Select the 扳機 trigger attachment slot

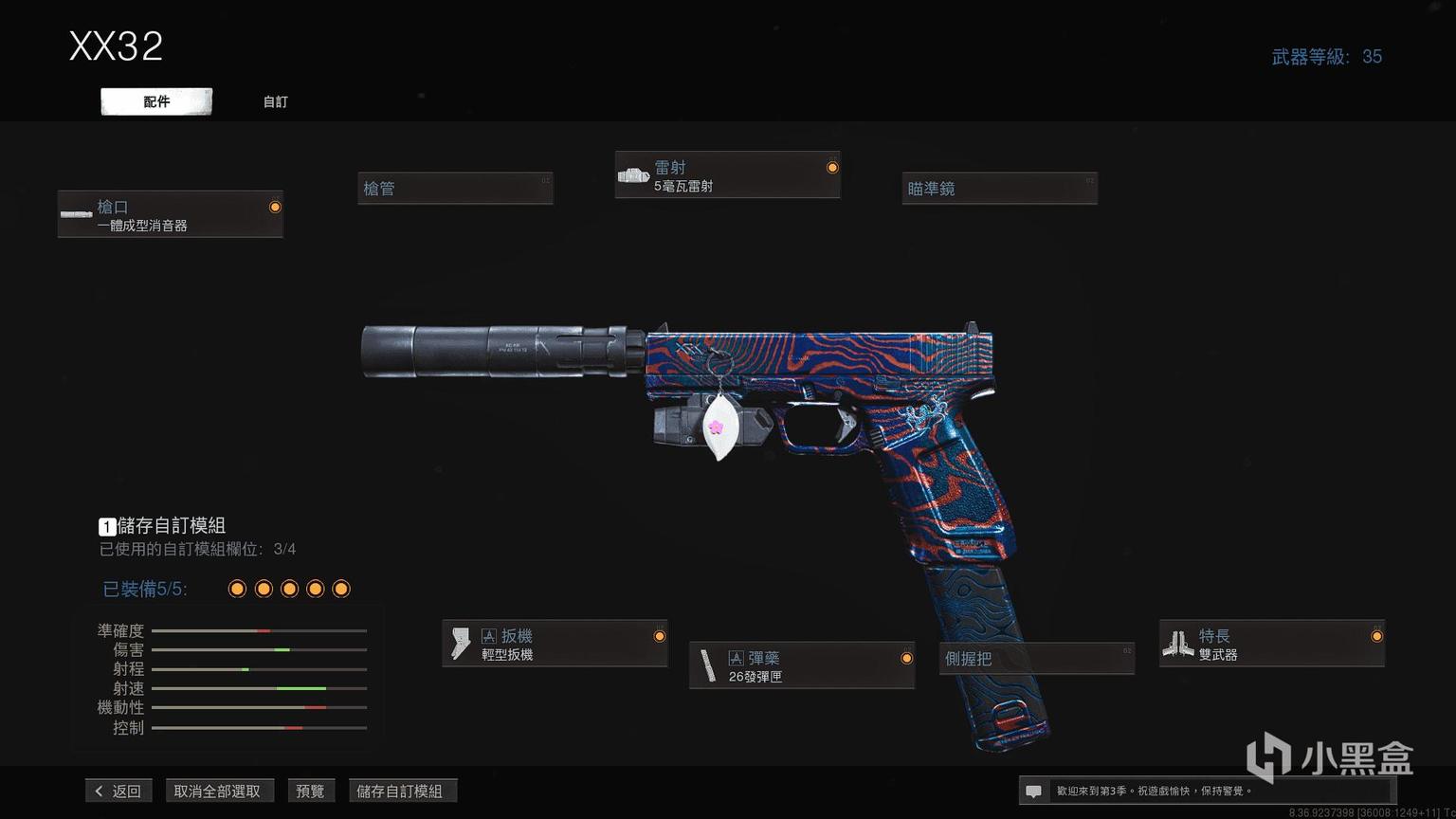[555, 644]
